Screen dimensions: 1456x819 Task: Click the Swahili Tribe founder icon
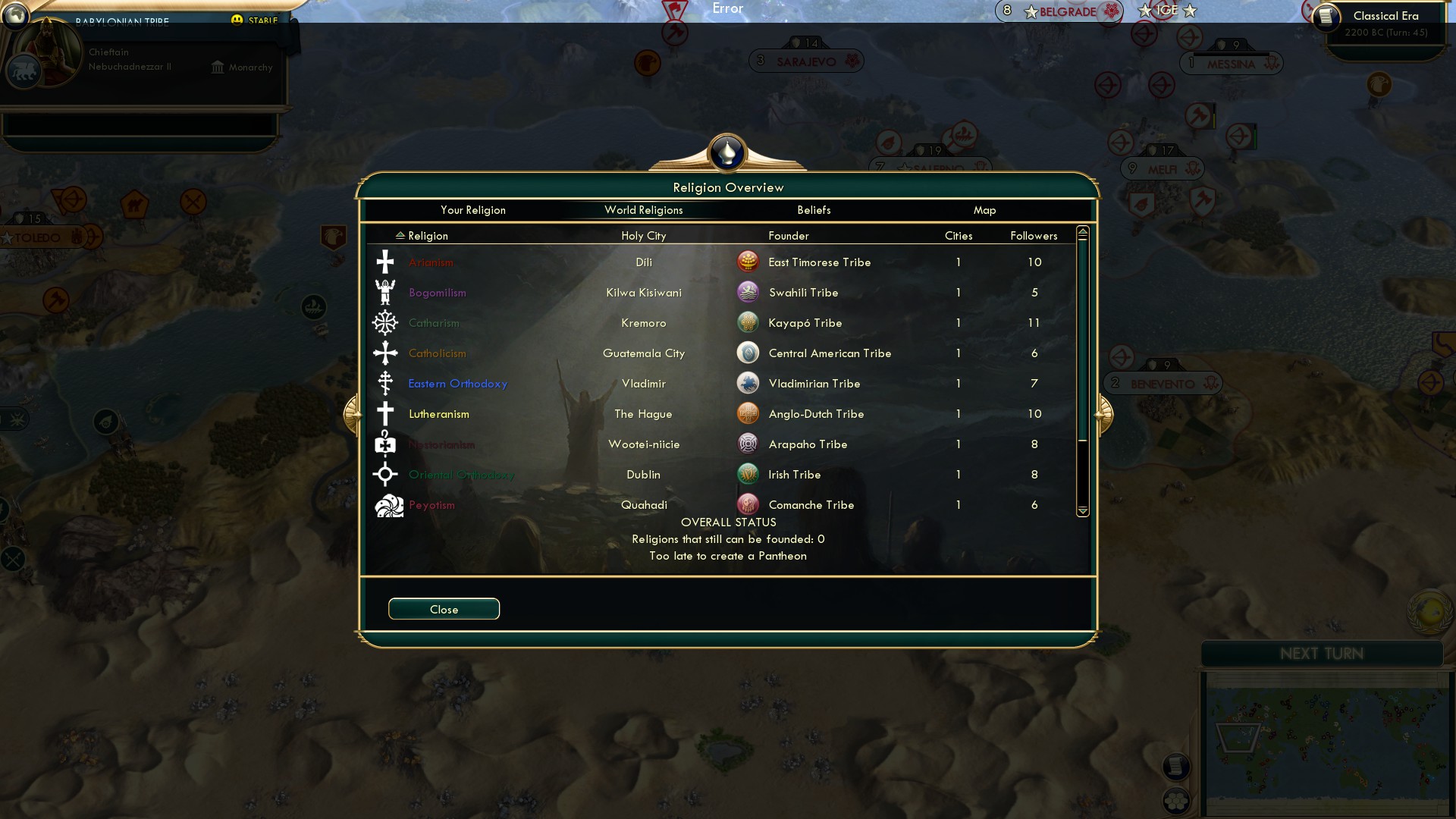pyautogui.click(x=748, y=292)
